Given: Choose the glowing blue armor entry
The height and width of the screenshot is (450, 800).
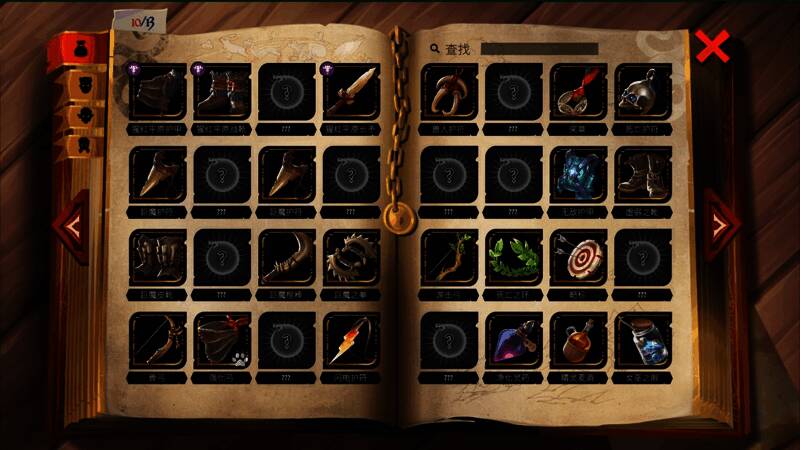Looking at the screenshot, I should [578, 174].
